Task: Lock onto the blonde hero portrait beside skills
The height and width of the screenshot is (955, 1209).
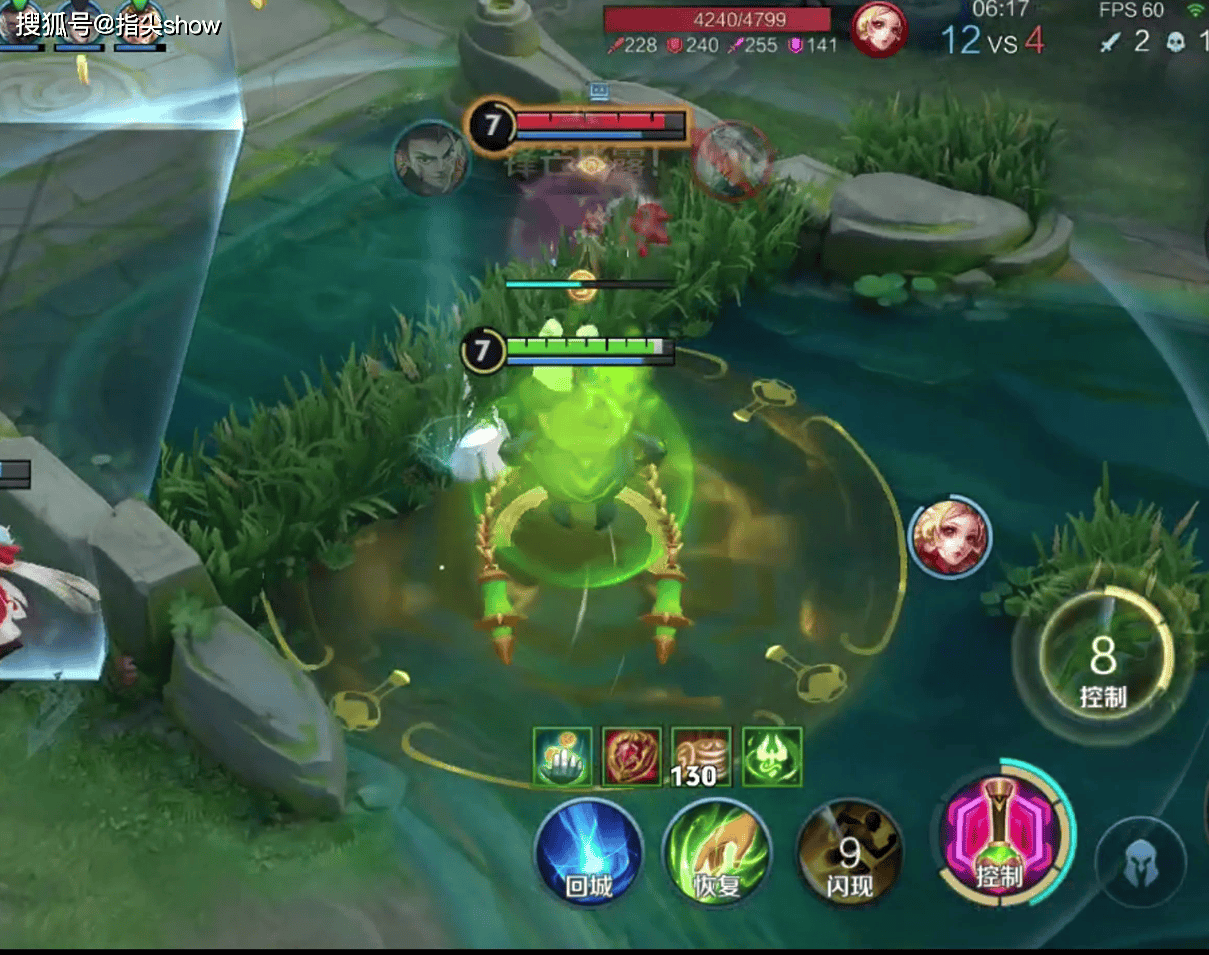Action: 950,536
